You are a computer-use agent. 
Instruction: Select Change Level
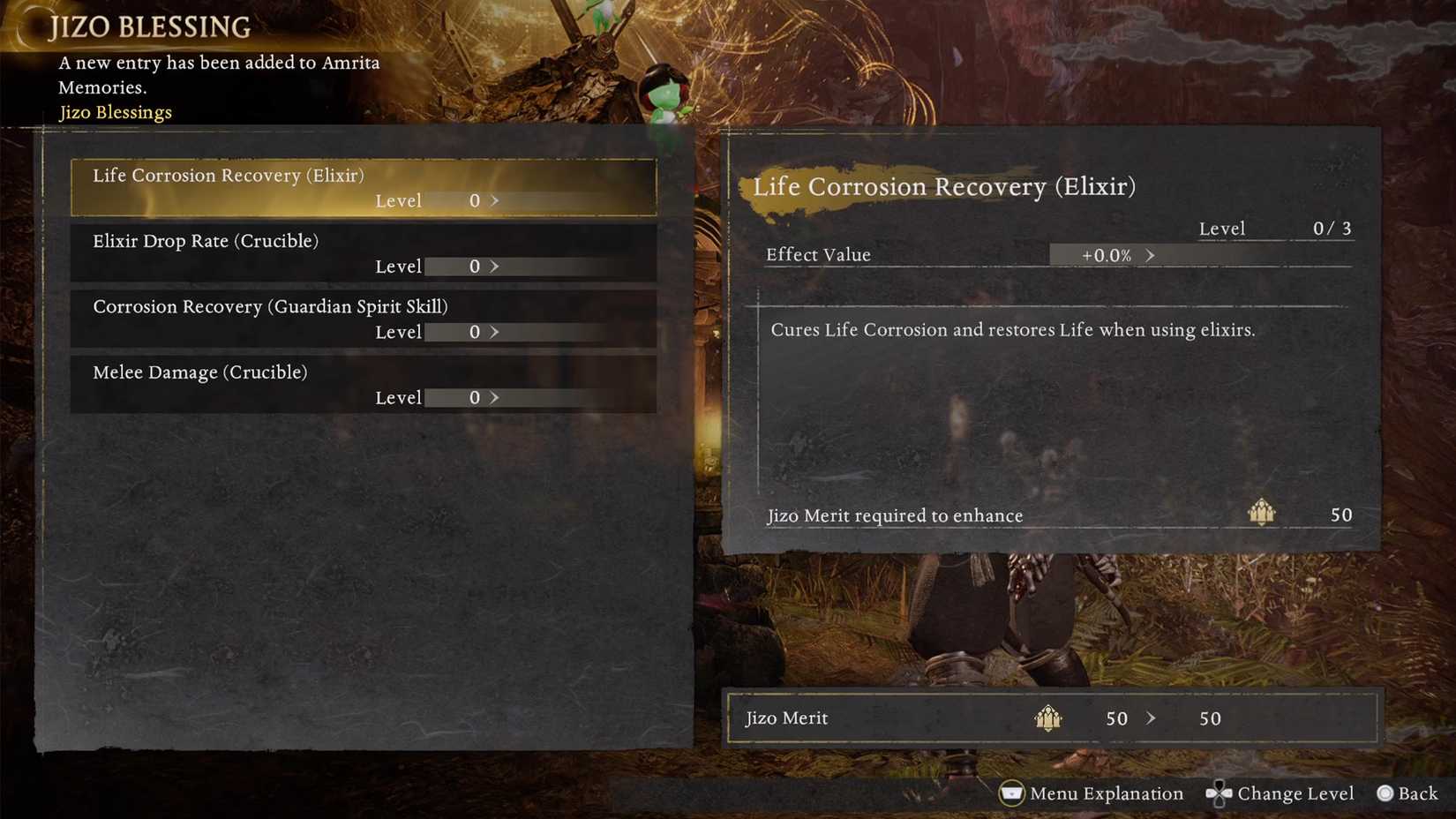1295,793
